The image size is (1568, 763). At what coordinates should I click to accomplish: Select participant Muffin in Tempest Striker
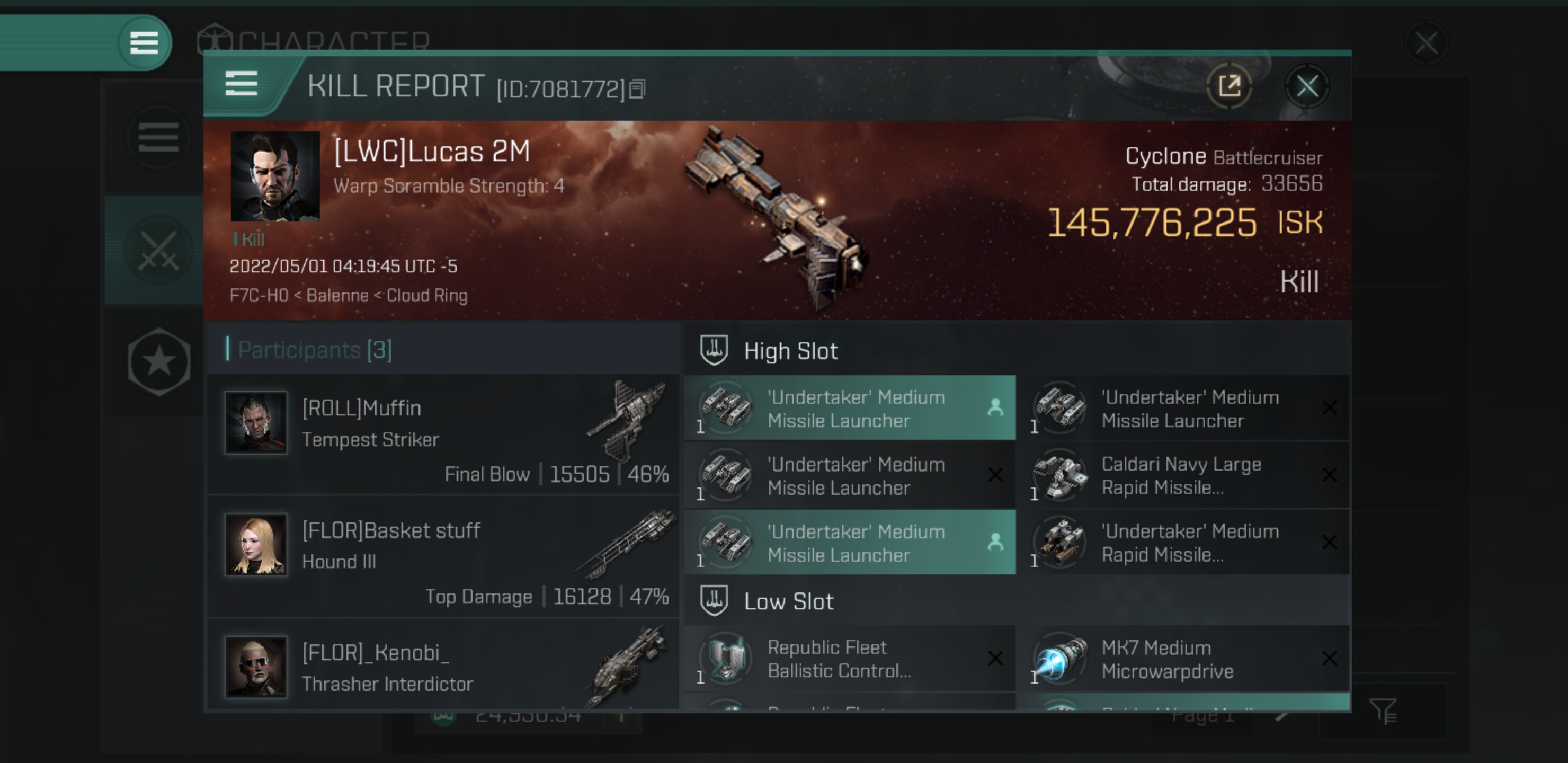pyautogui.click(x=443, y=434)
